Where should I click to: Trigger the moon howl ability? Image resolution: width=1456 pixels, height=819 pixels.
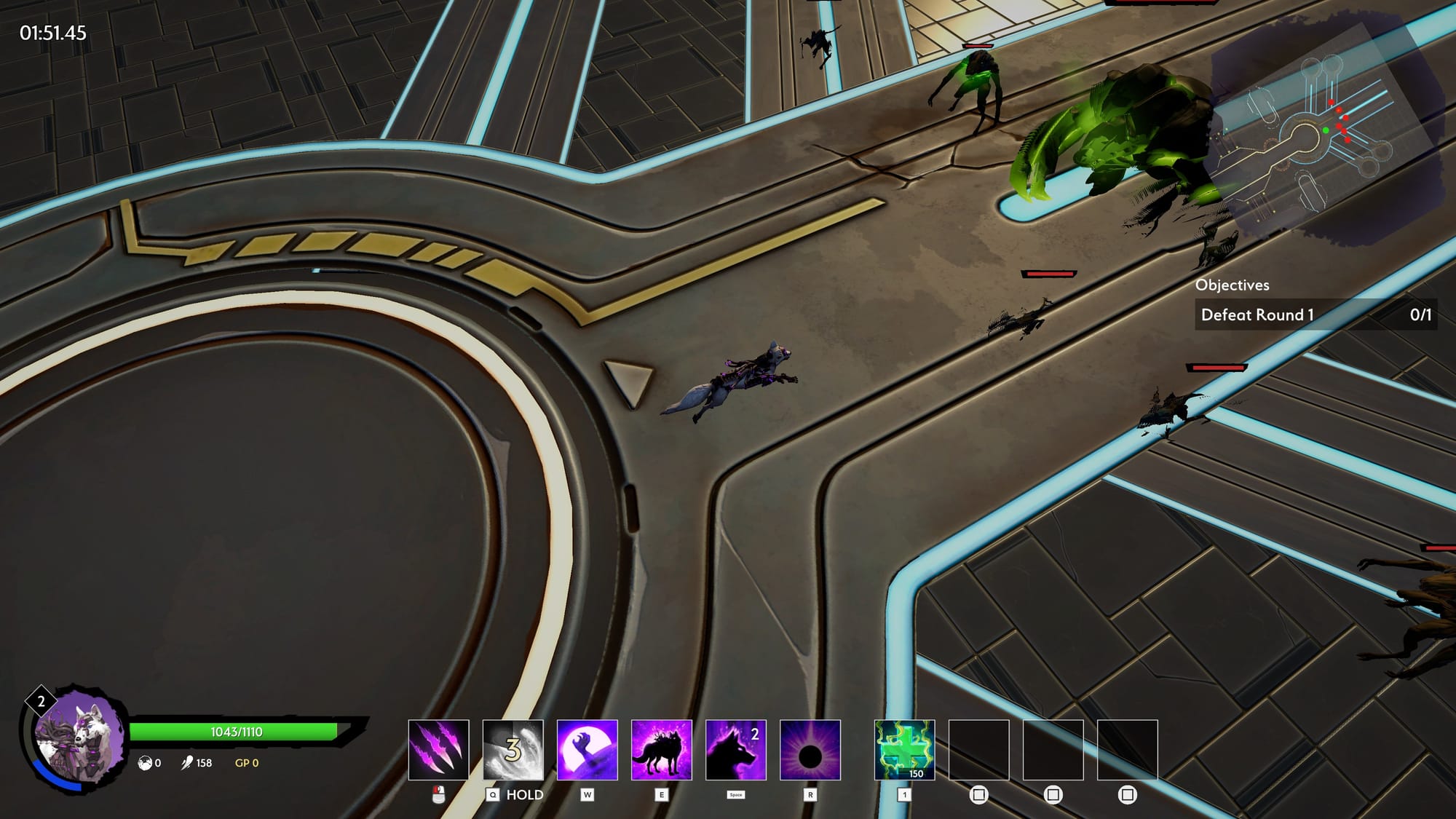point(587,750)
